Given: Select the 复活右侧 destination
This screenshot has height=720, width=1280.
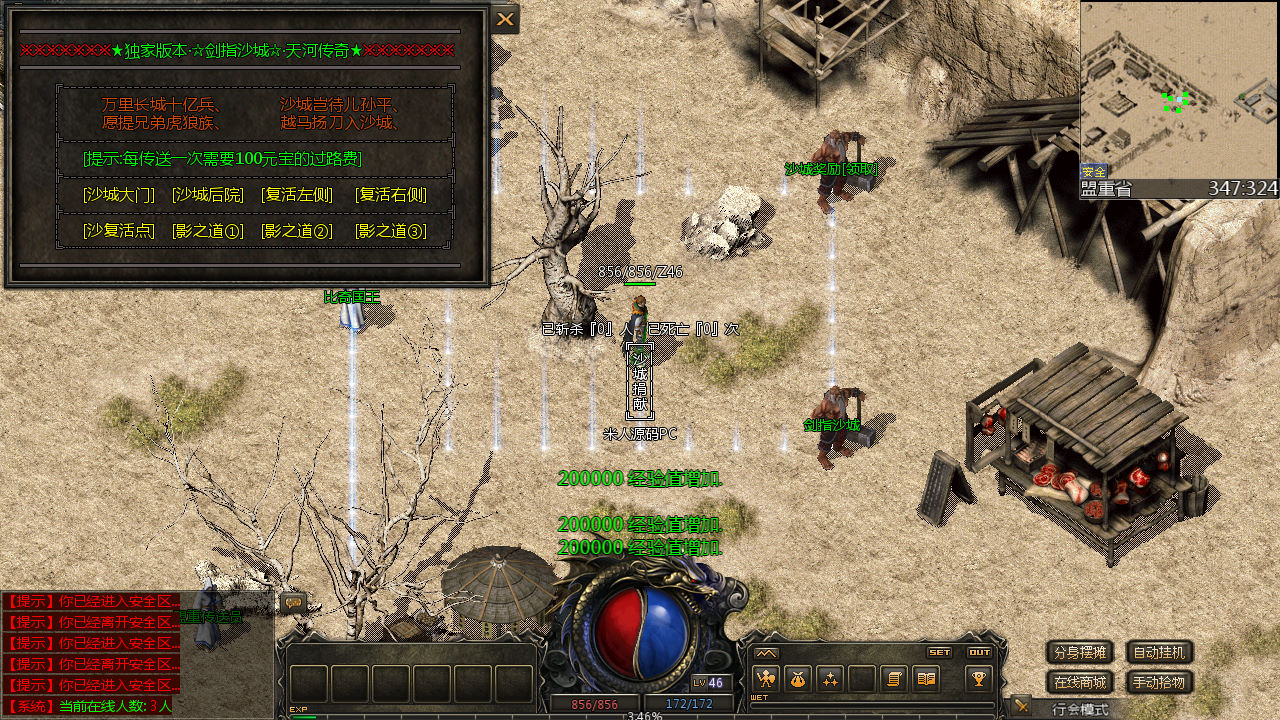Looking at the screenshot, I should 391,195.
